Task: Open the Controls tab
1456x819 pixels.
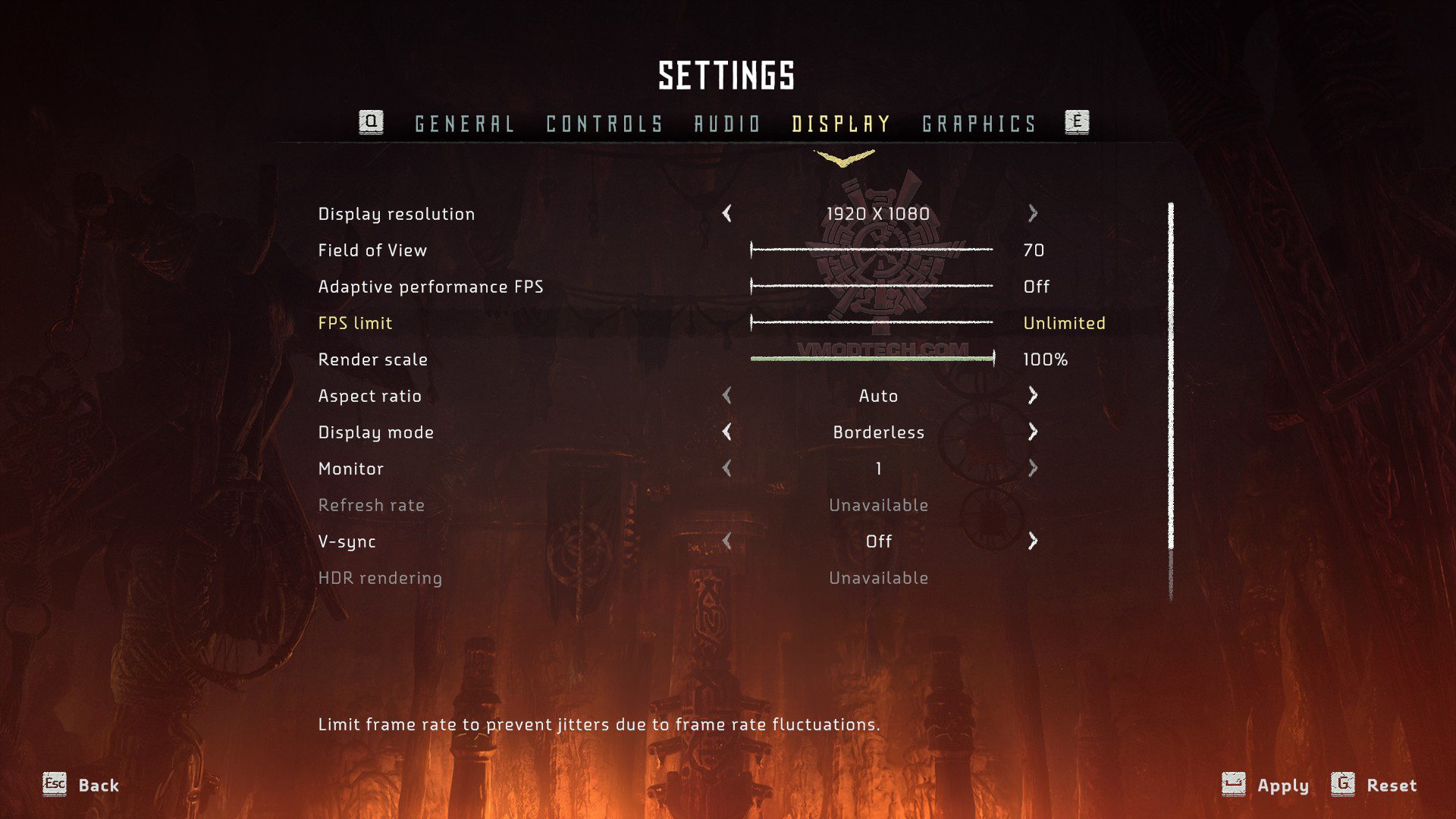Action: [x=604, y=124]
